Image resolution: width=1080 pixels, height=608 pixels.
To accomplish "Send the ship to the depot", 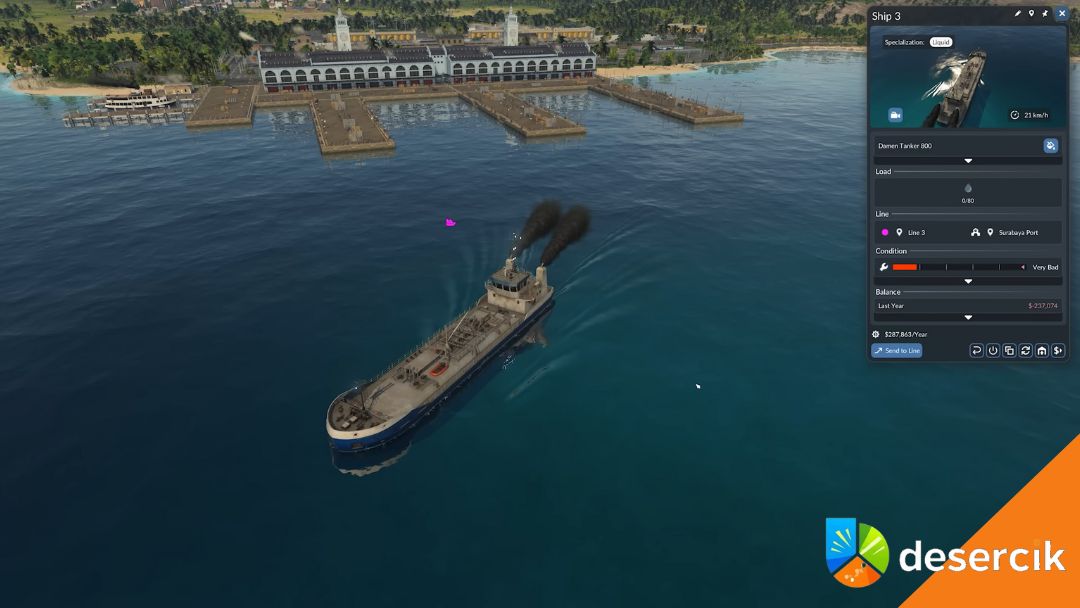I will click(1041, 350).
